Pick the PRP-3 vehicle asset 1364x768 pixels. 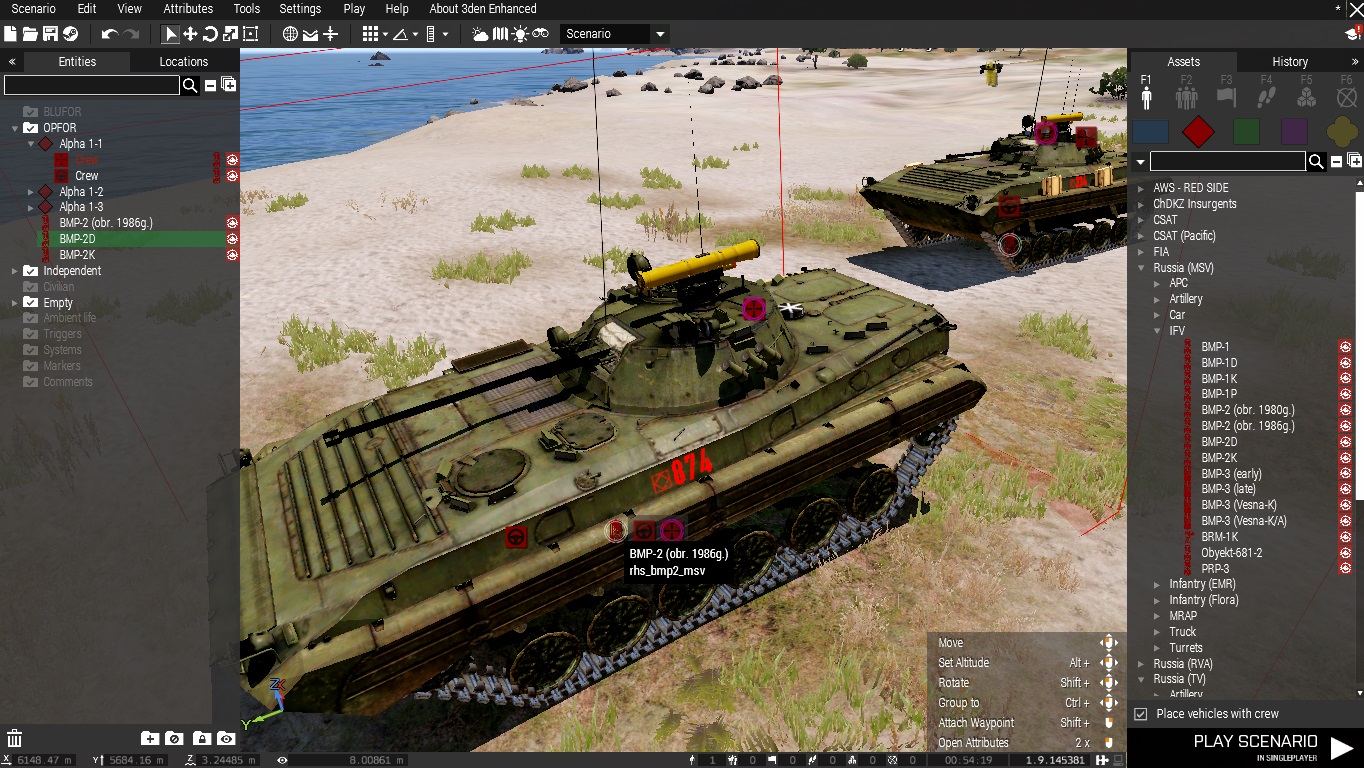coord(1215,569)
